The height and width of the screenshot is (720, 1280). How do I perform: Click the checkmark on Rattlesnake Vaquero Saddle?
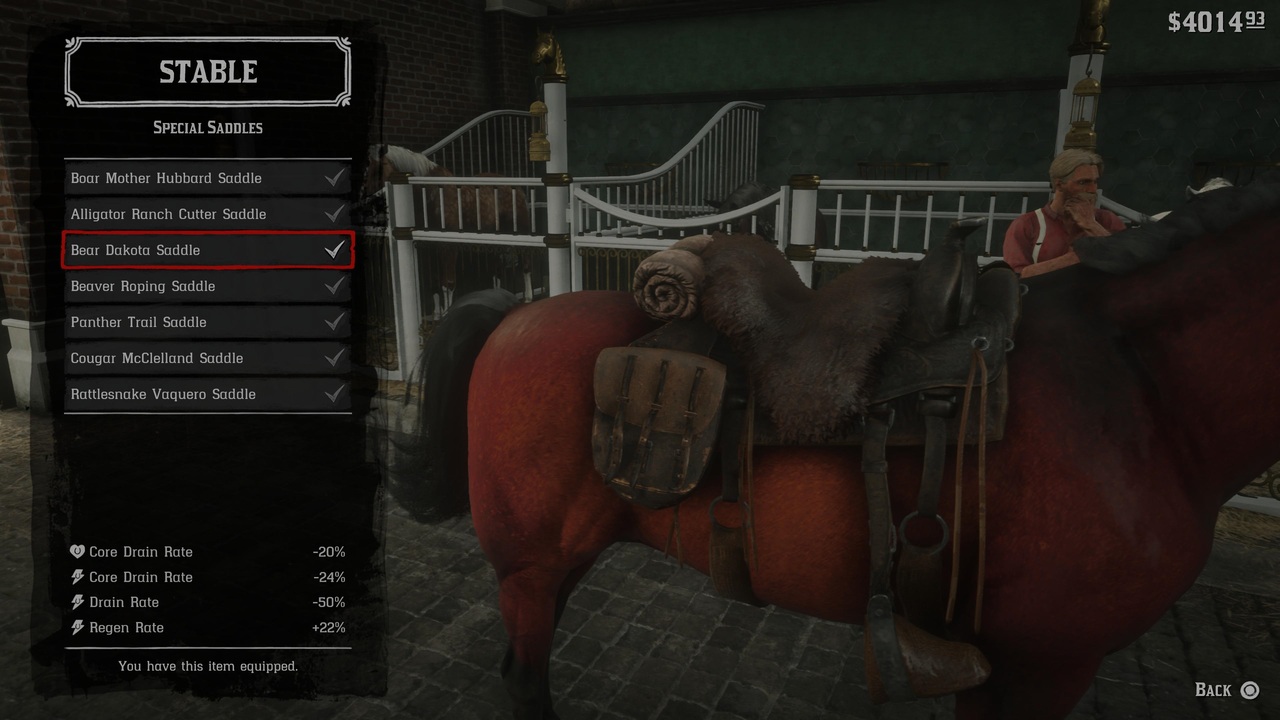click(335, 394)
